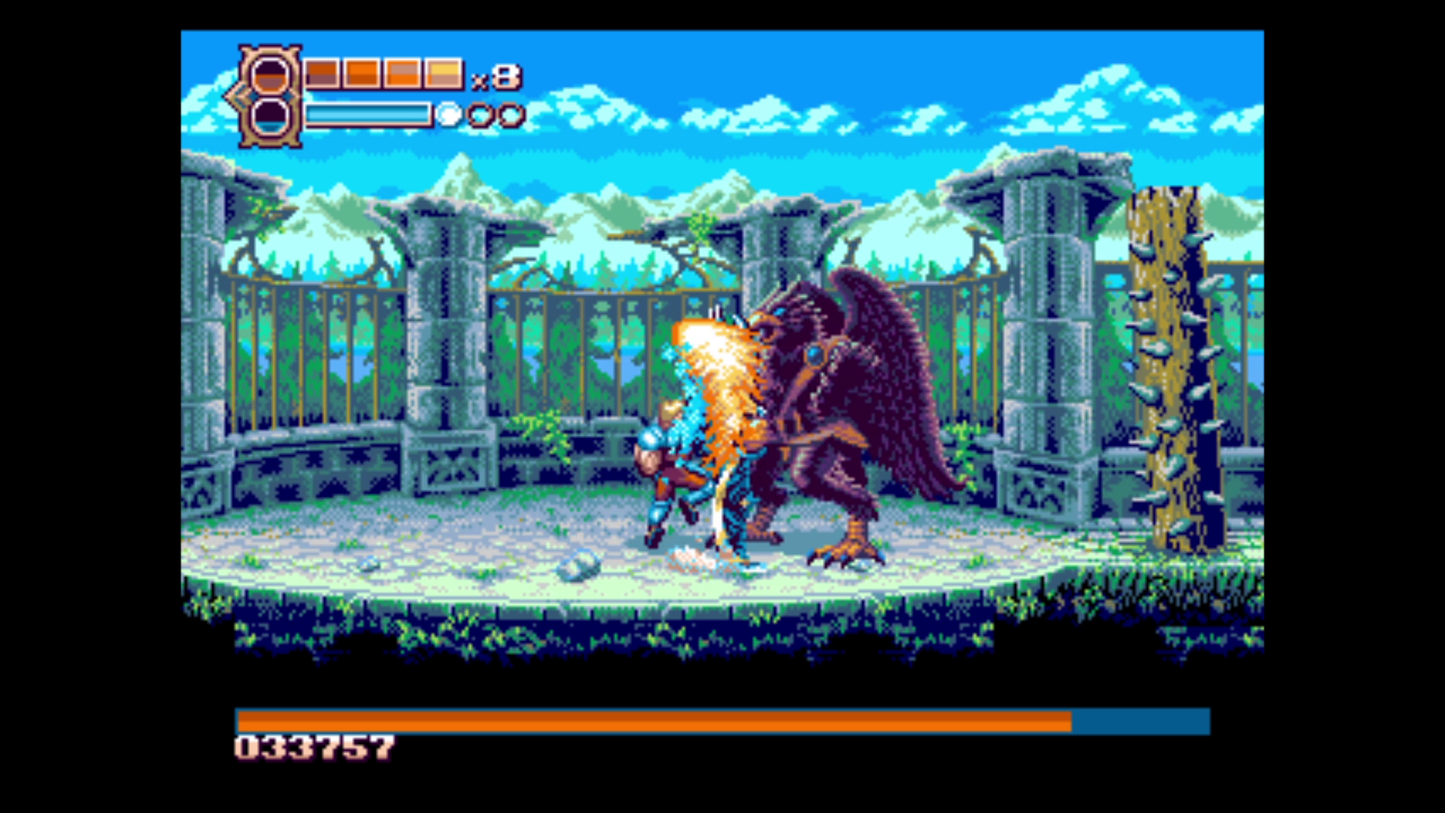1445x813 pixels.
Task: Click the filled white orb next to the energy bar
Action: pos(448,114)
